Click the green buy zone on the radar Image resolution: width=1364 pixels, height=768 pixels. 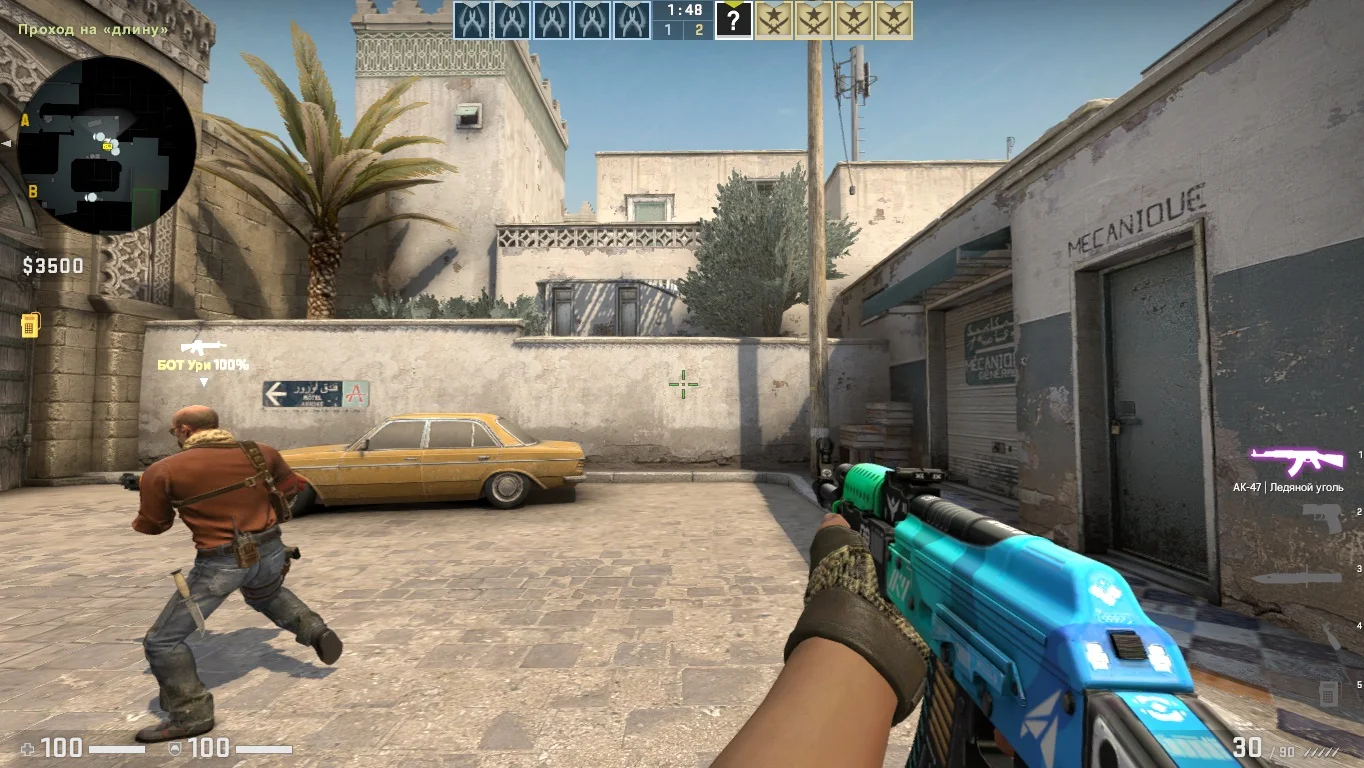[145, 207]
